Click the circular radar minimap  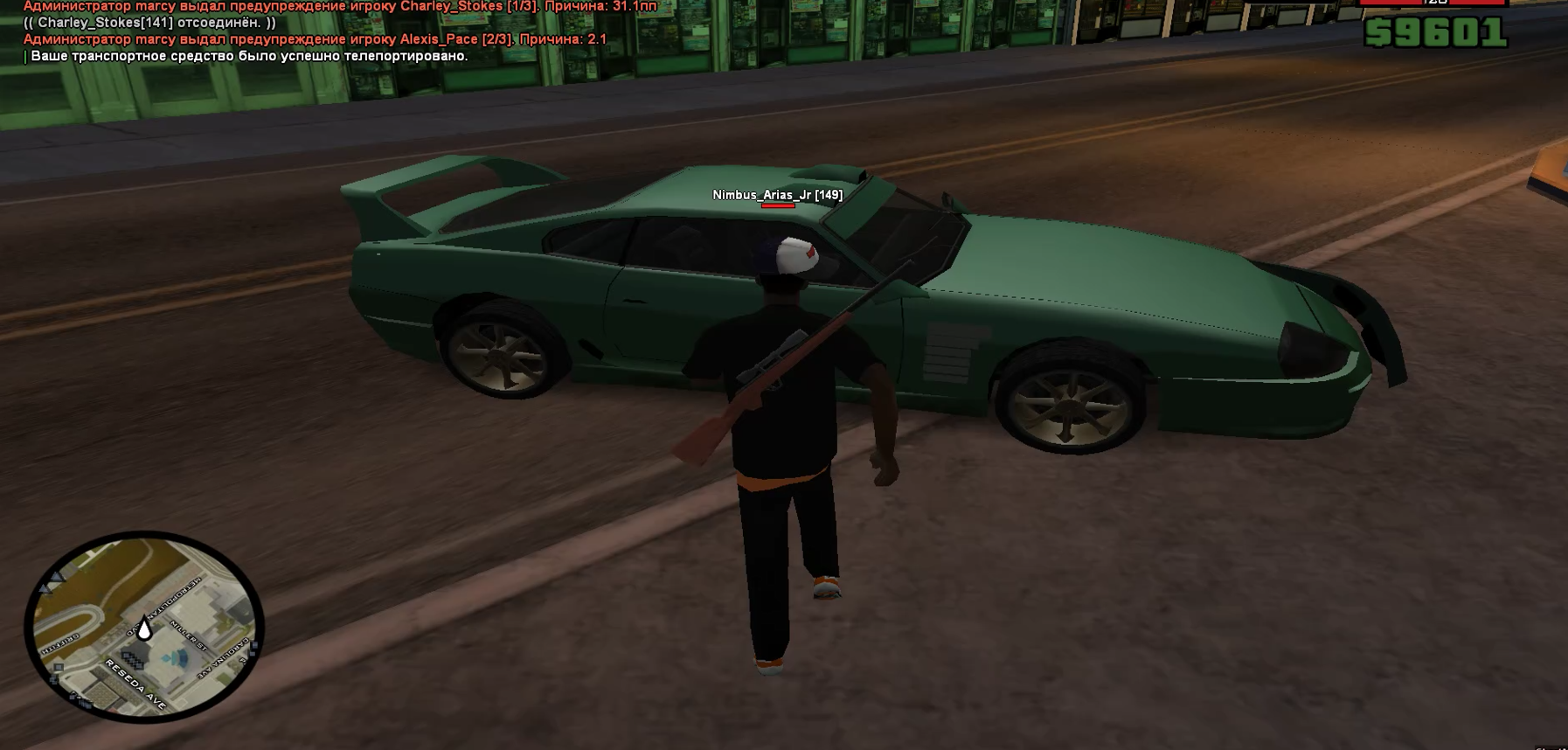coord(144,626)
